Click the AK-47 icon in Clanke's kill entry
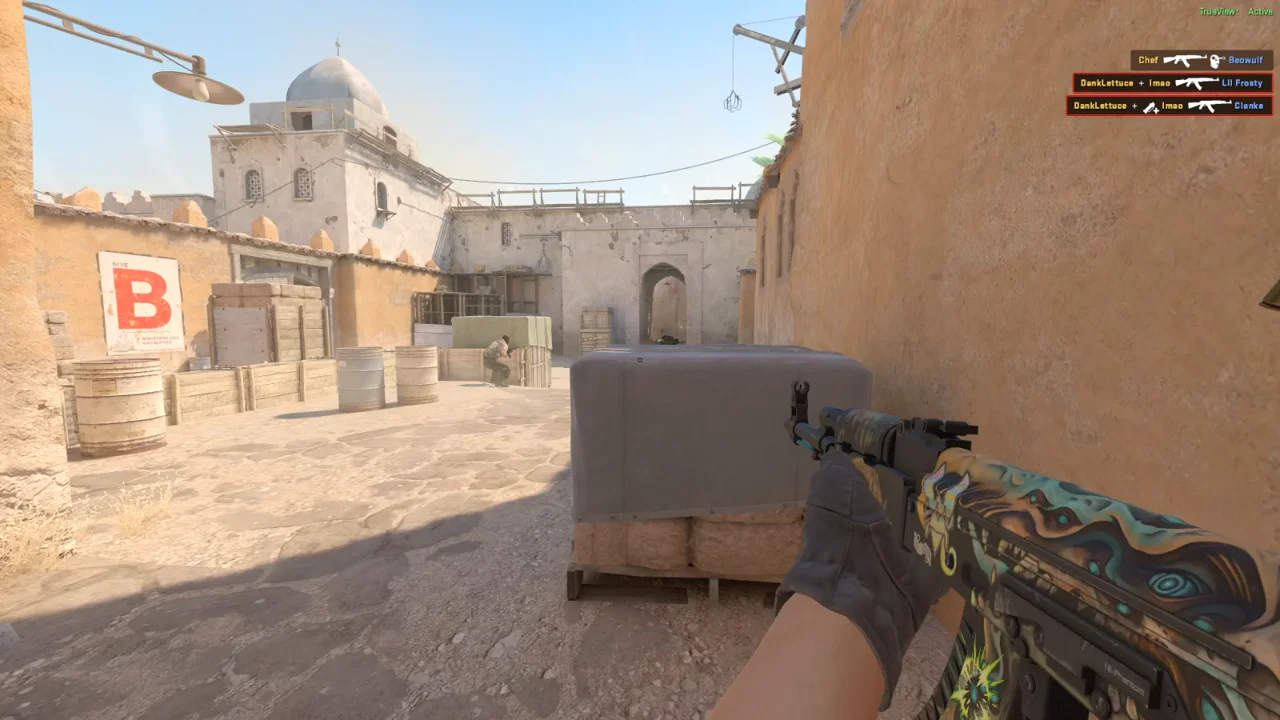The image size is (1280, 720). 1210,106
